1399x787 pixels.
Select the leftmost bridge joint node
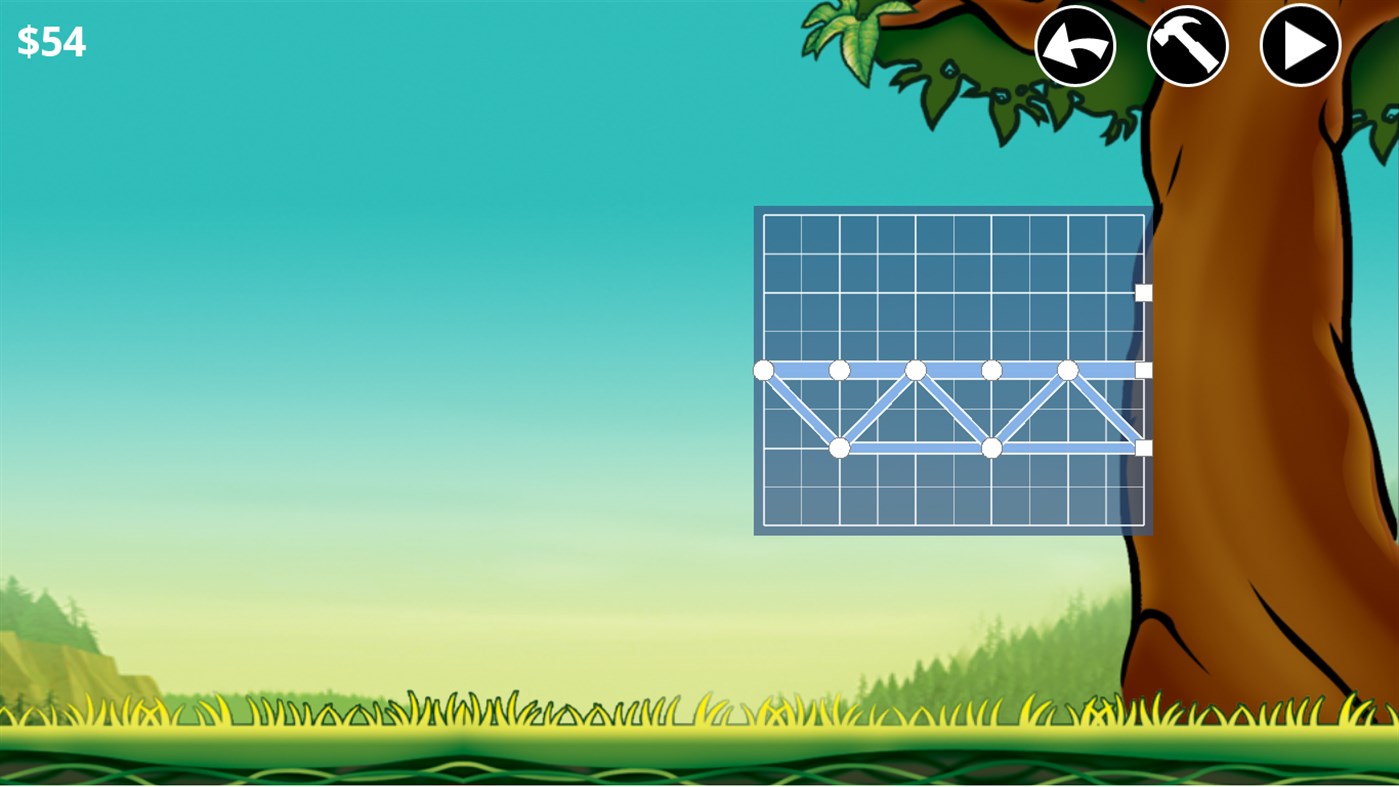pos(765,370)
